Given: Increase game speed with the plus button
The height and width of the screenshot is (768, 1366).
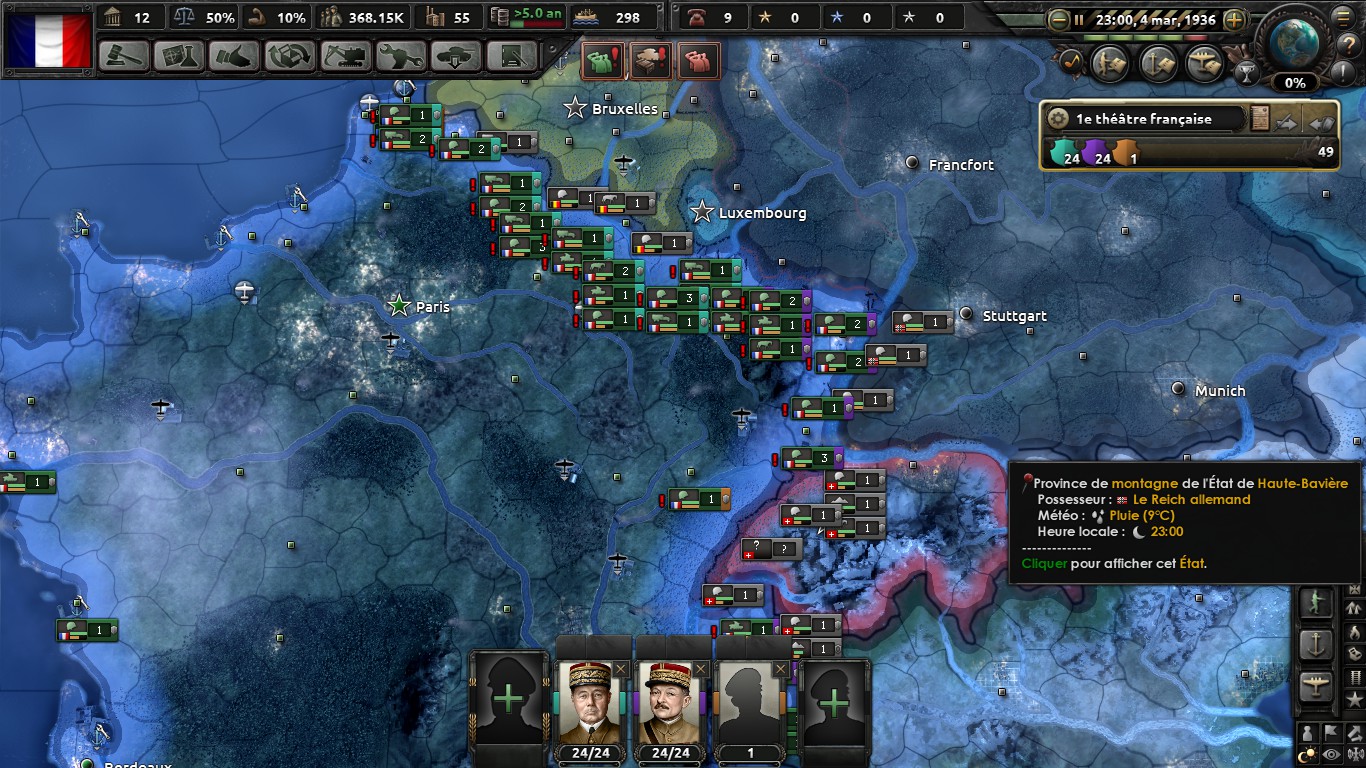Looking at the screenshot, I should point(1235,19).
